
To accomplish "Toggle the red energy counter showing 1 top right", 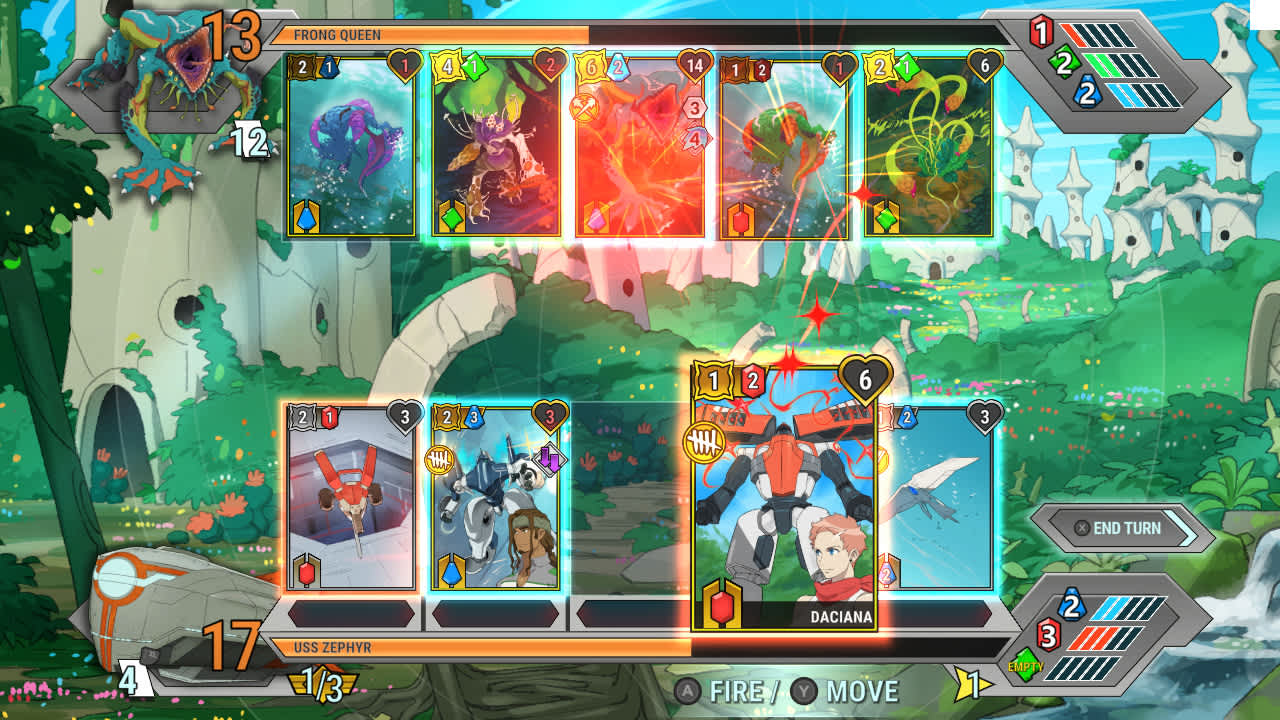I will [x=1040, y=32].
